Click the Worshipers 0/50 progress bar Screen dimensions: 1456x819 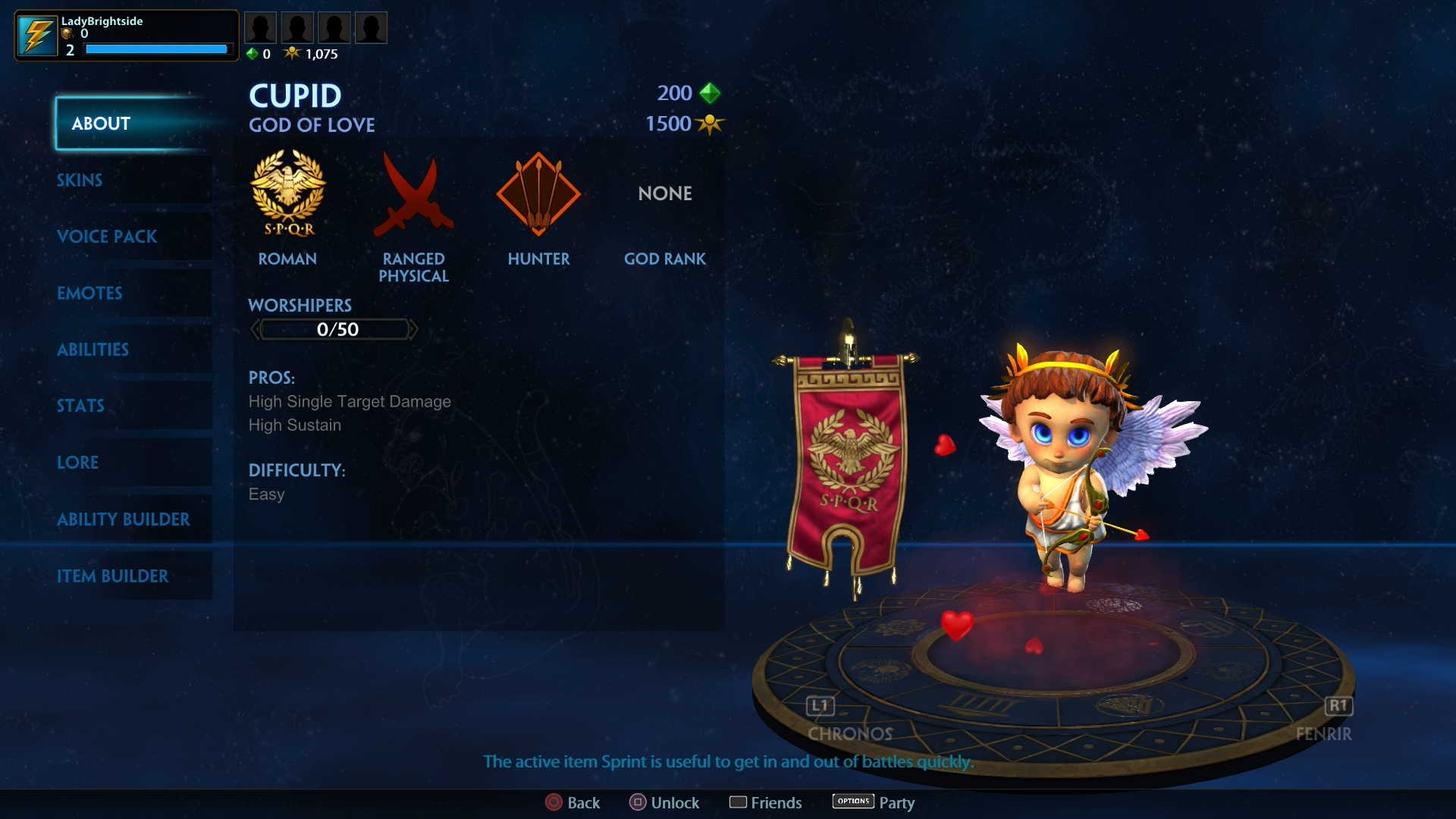point(334,329)
